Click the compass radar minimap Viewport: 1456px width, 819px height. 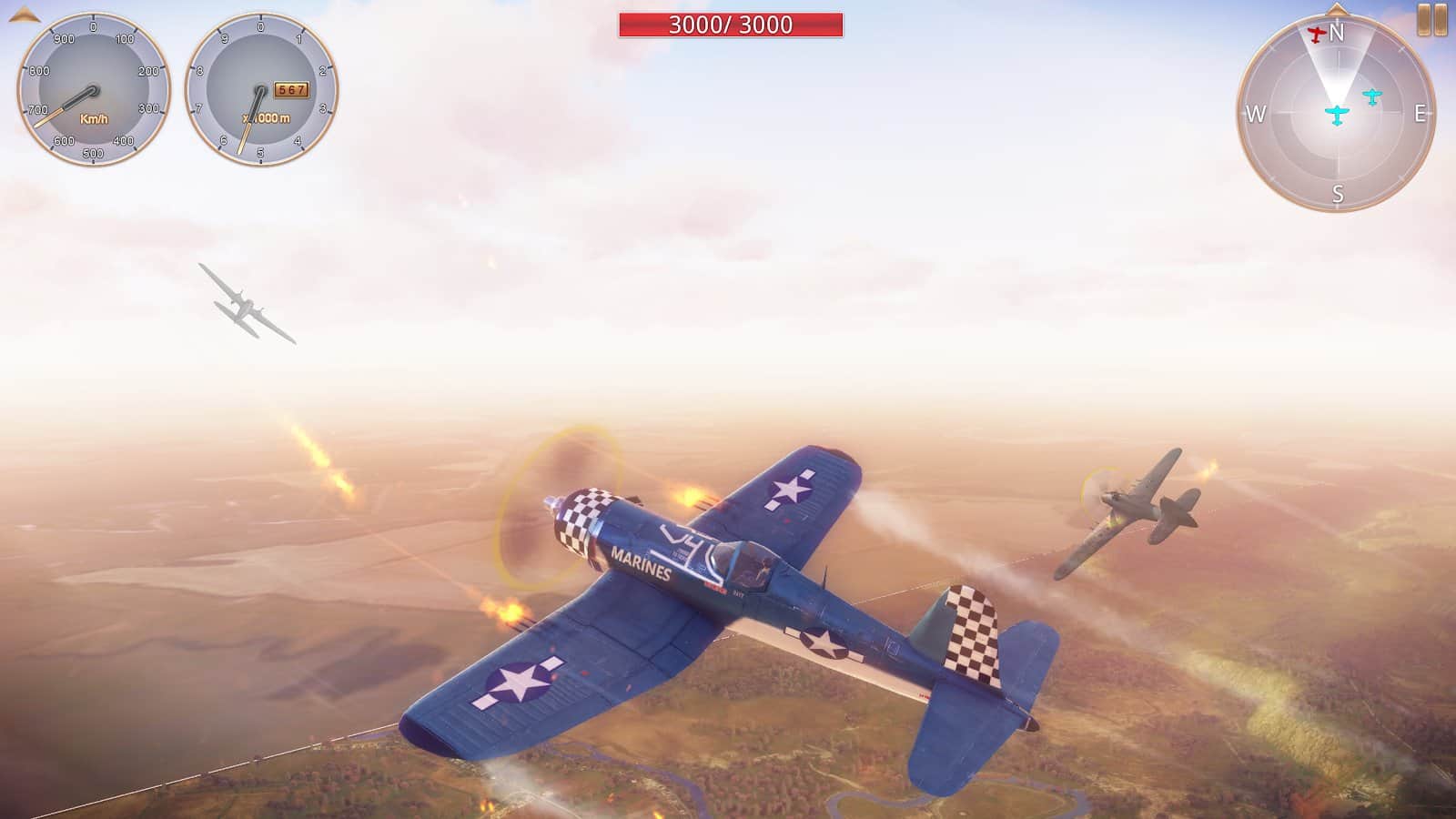(x=1336, y=114)
